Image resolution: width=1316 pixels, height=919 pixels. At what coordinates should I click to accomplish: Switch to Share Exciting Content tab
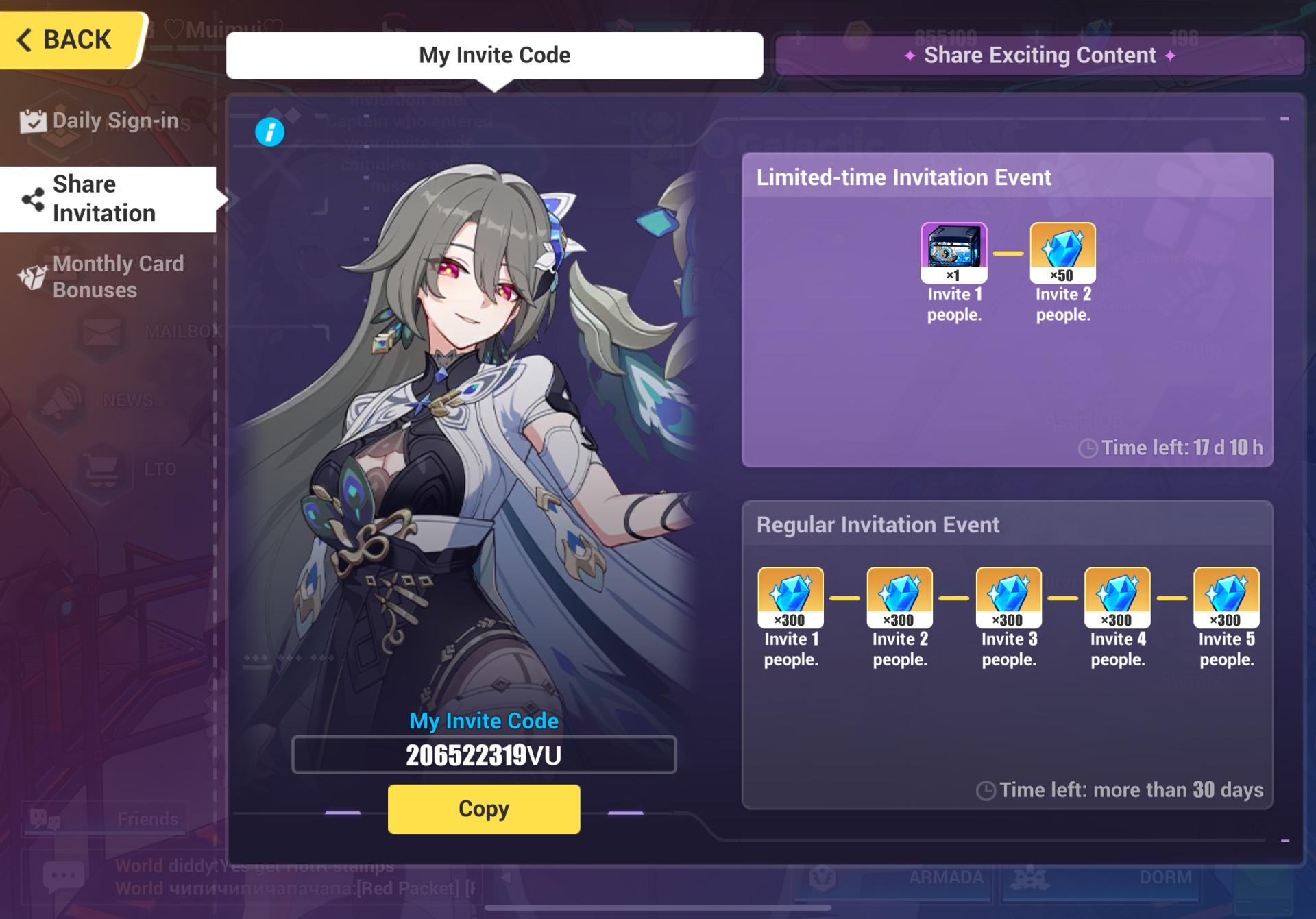point(1039,56)
